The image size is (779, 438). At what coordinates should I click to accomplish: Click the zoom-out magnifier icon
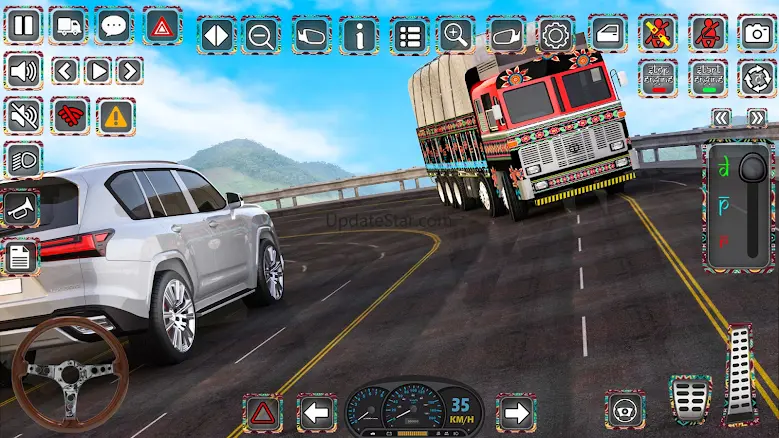coord(261,36)
